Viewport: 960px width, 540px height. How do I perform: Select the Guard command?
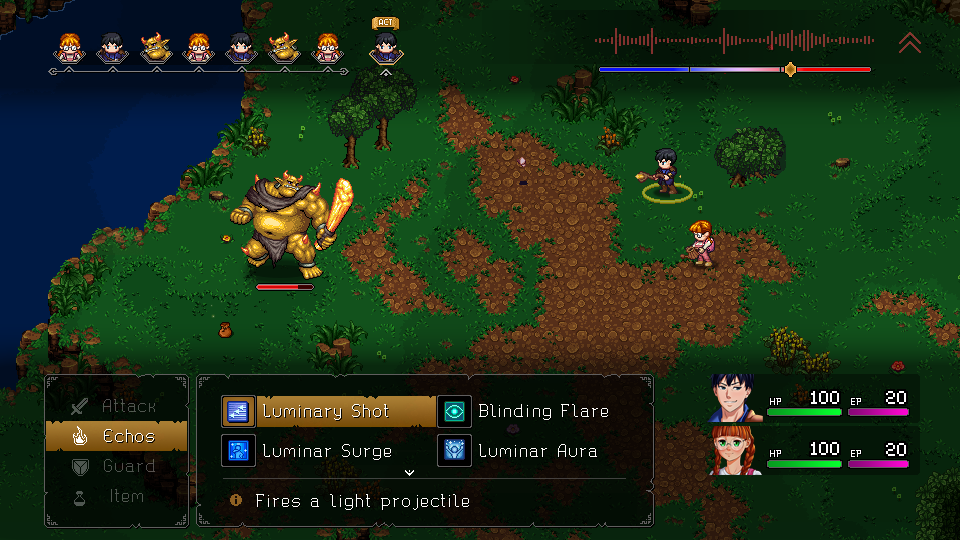tap(116, 466)
